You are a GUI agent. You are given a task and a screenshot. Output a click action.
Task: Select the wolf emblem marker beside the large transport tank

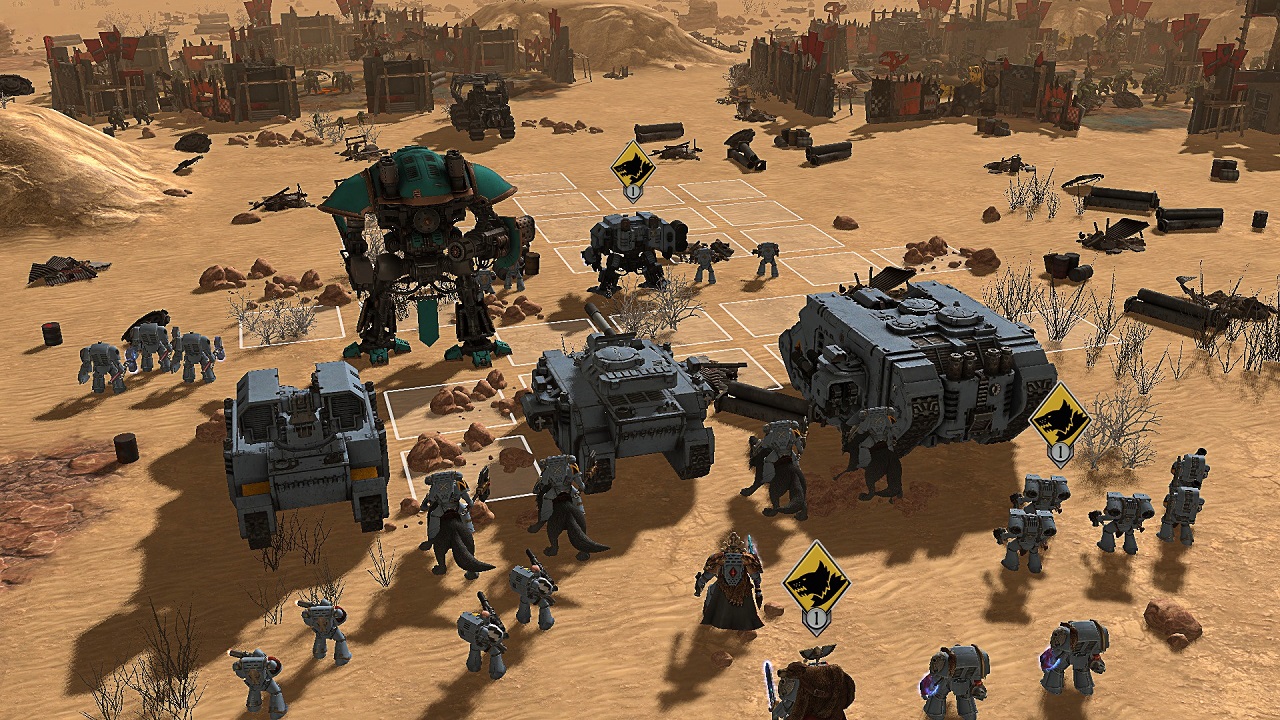pyautogui.click(x=1059, y=417)
